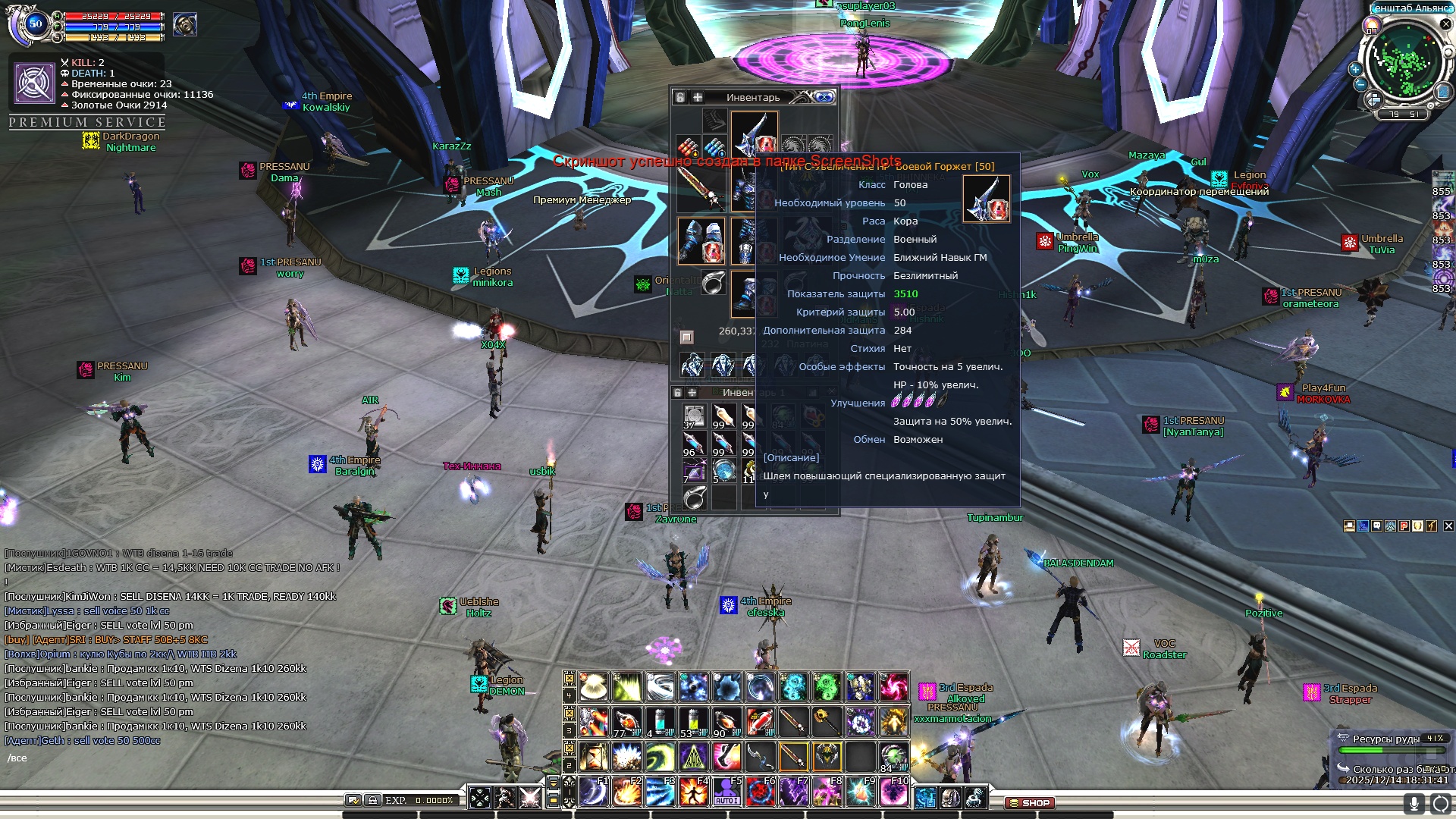The width and height of the screenshot is (1456, 819).
Task: Click the golden mace hotbar slot
Action: point(827,722)
